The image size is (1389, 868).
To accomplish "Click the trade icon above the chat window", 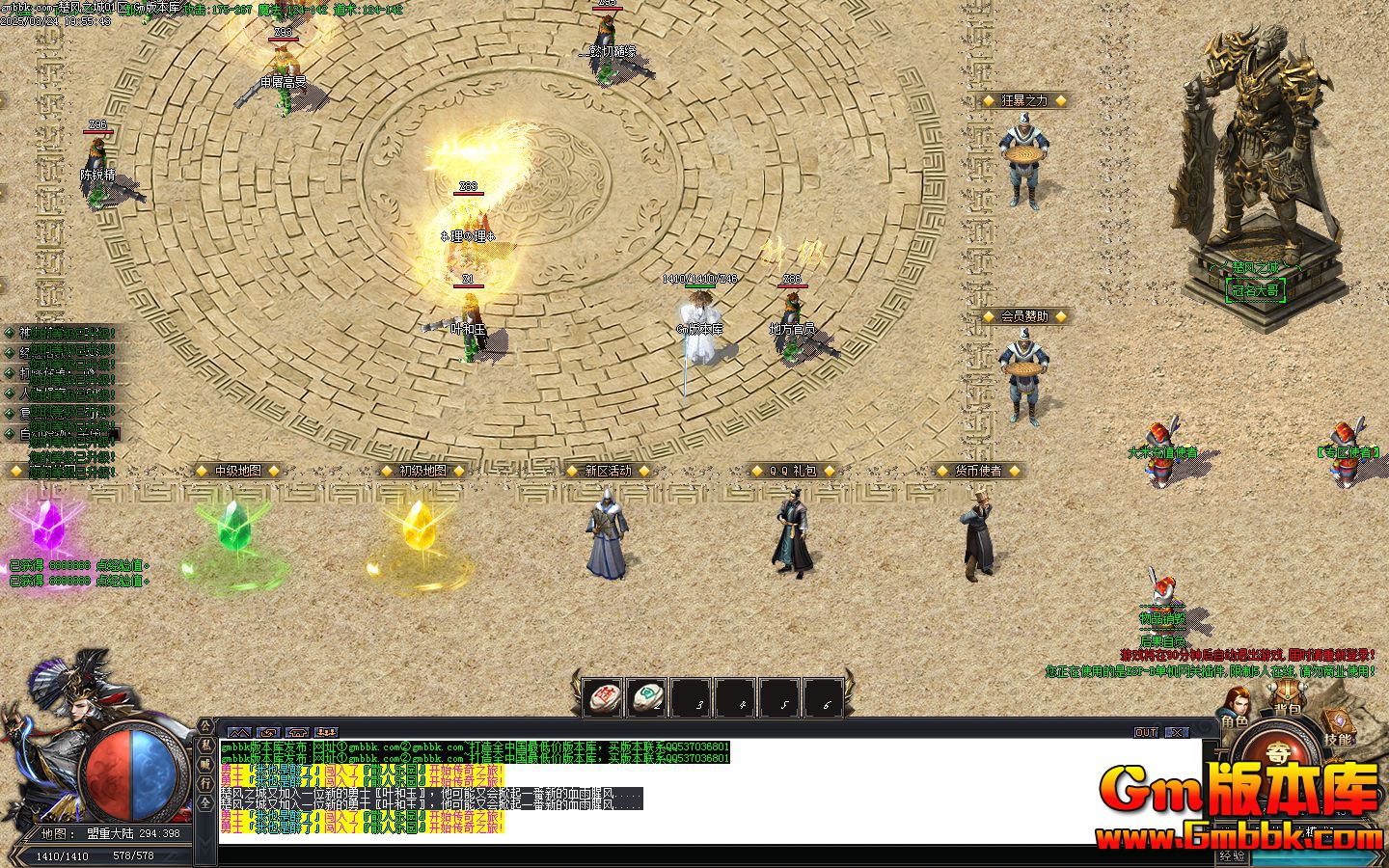I will 267,732.
